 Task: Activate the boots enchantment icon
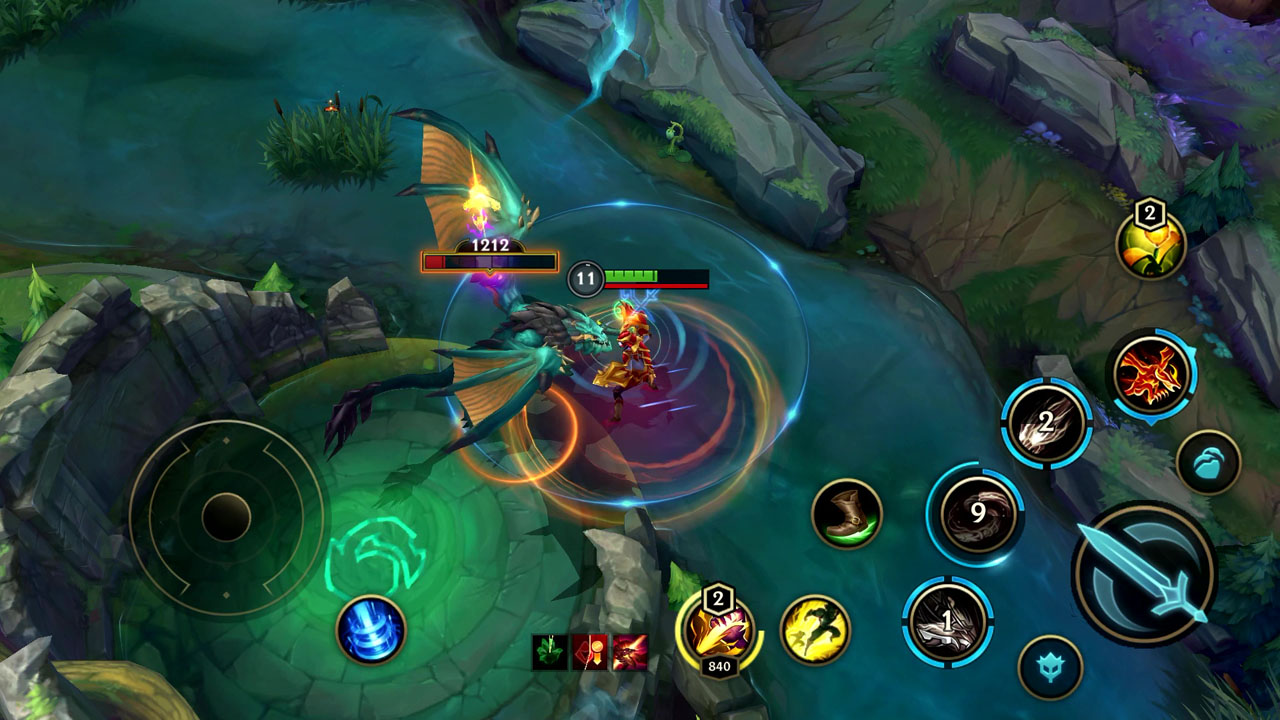846,514
